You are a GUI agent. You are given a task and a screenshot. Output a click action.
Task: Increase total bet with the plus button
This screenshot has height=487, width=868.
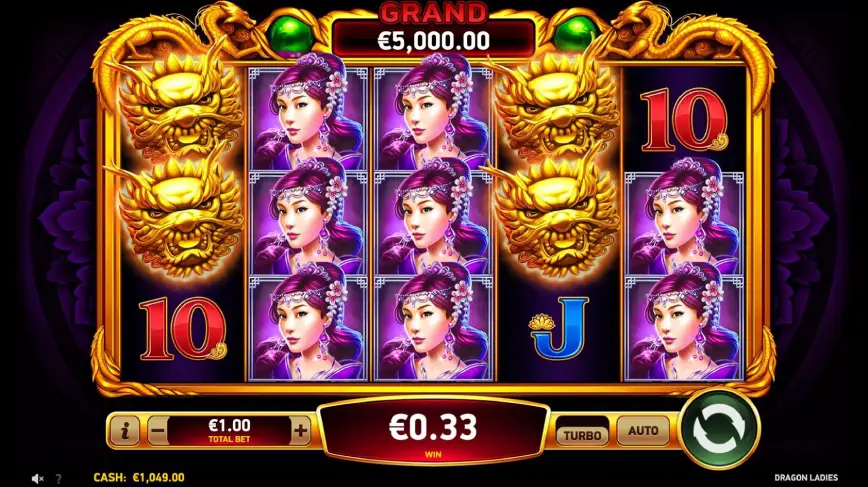click(x=301, y=431)
